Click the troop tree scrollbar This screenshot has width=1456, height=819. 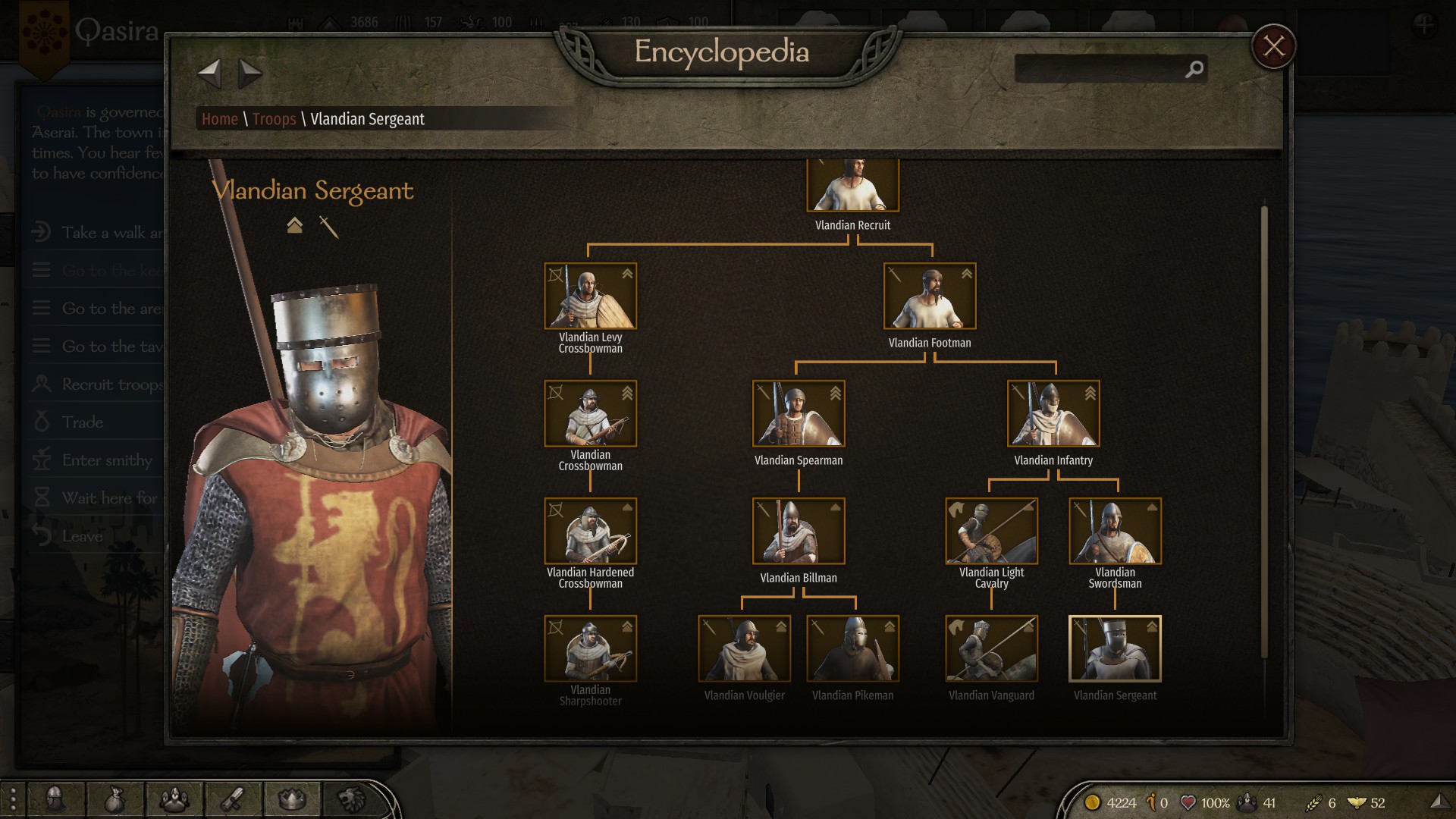(1263, 432)
